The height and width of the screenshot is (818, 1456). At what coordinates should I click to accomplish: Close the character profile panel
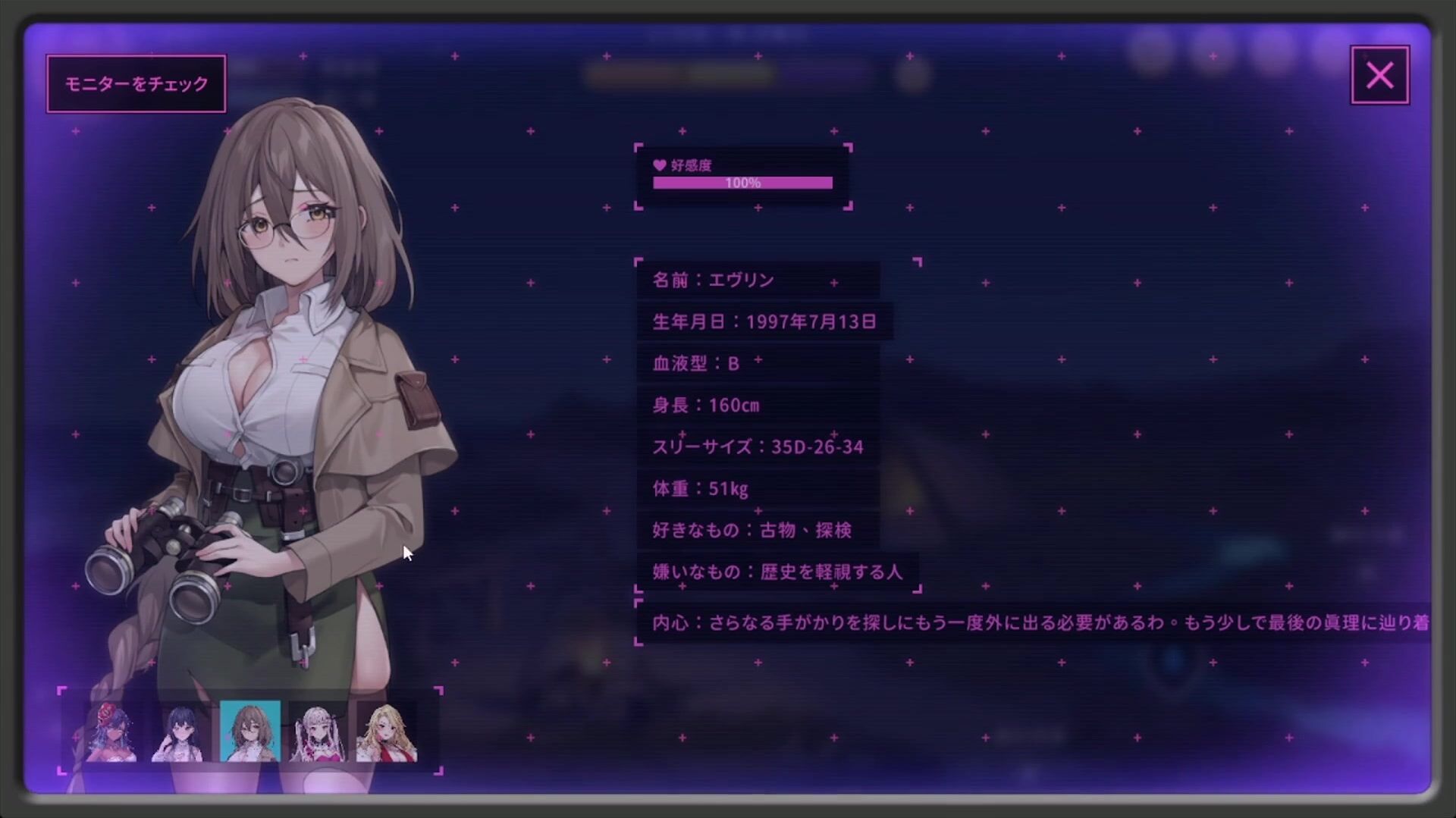(1379, 75)
